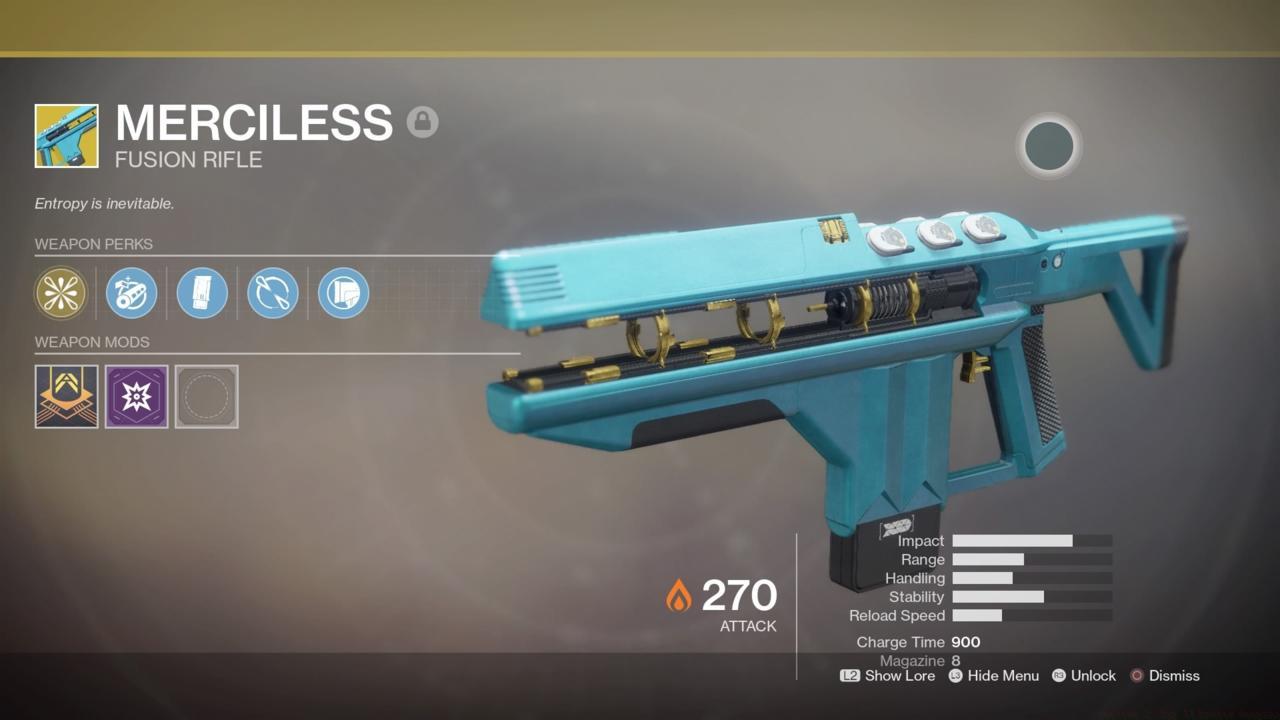Click the shader circle in the top right
This screenshot has width=1280, height=720.
[1049, 146]
